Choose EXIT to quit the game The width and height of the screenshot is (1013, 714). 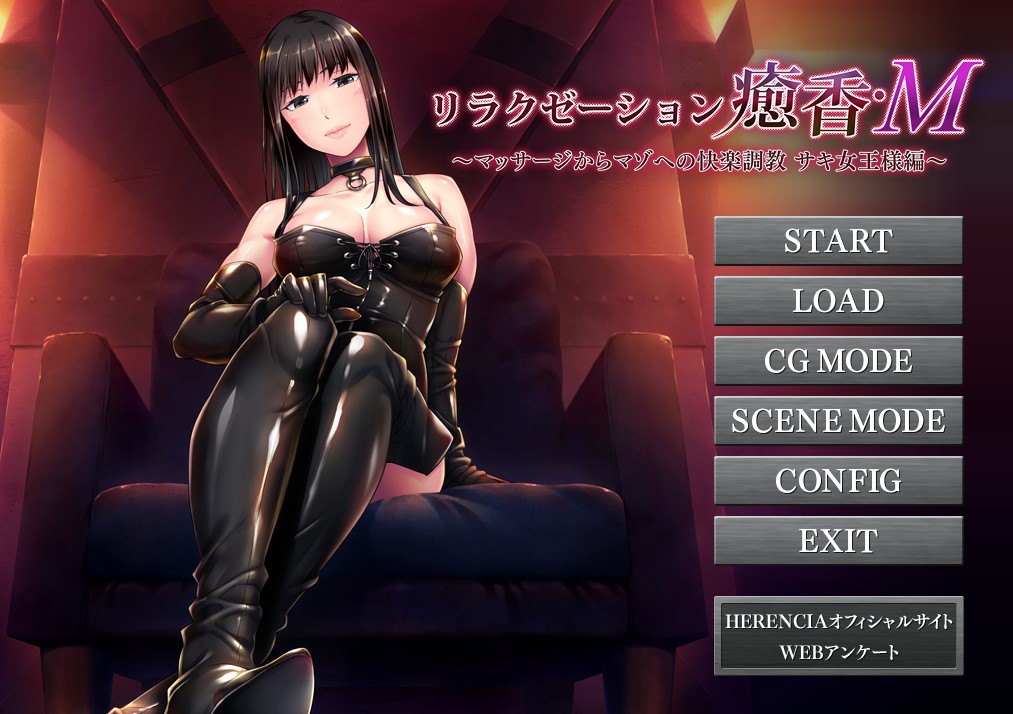click(838, 541)
